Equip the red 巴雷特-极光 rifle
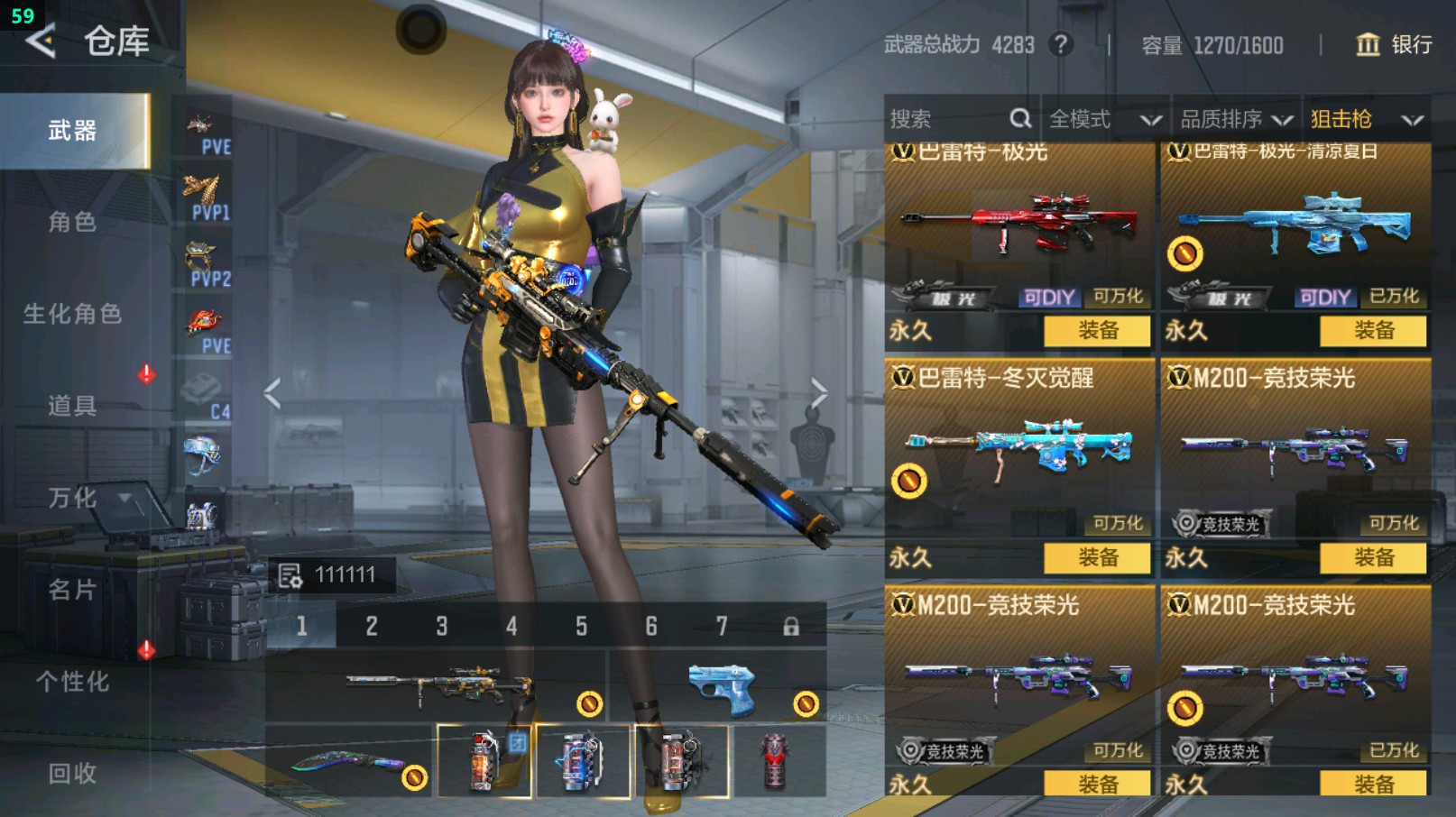 tap(1097, 331)
